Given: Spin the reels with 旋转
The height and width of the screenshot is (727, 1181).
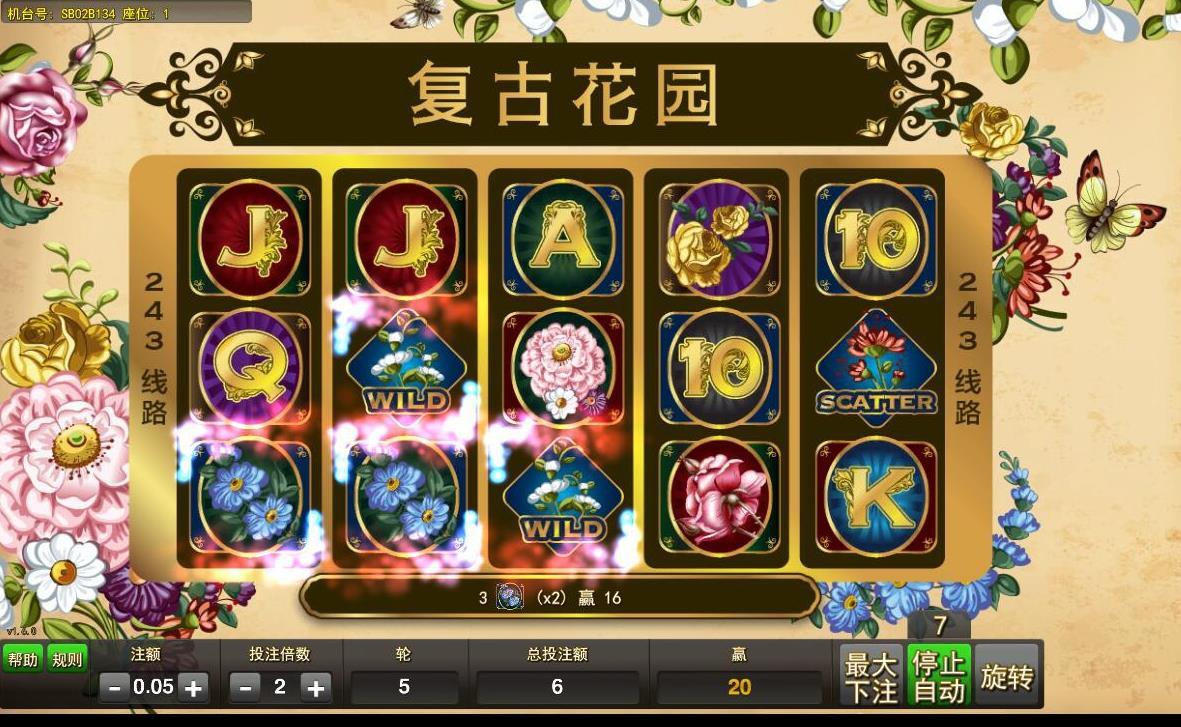Looking at the screenshot, I should coord(1006,677).
